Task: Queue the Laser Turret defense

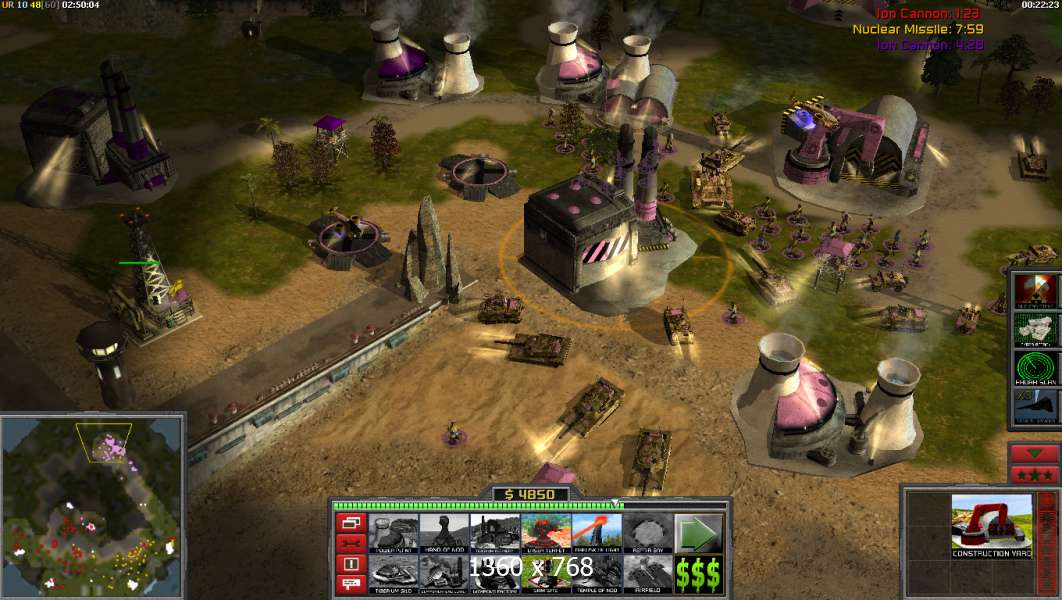Action: coord(546,531)
